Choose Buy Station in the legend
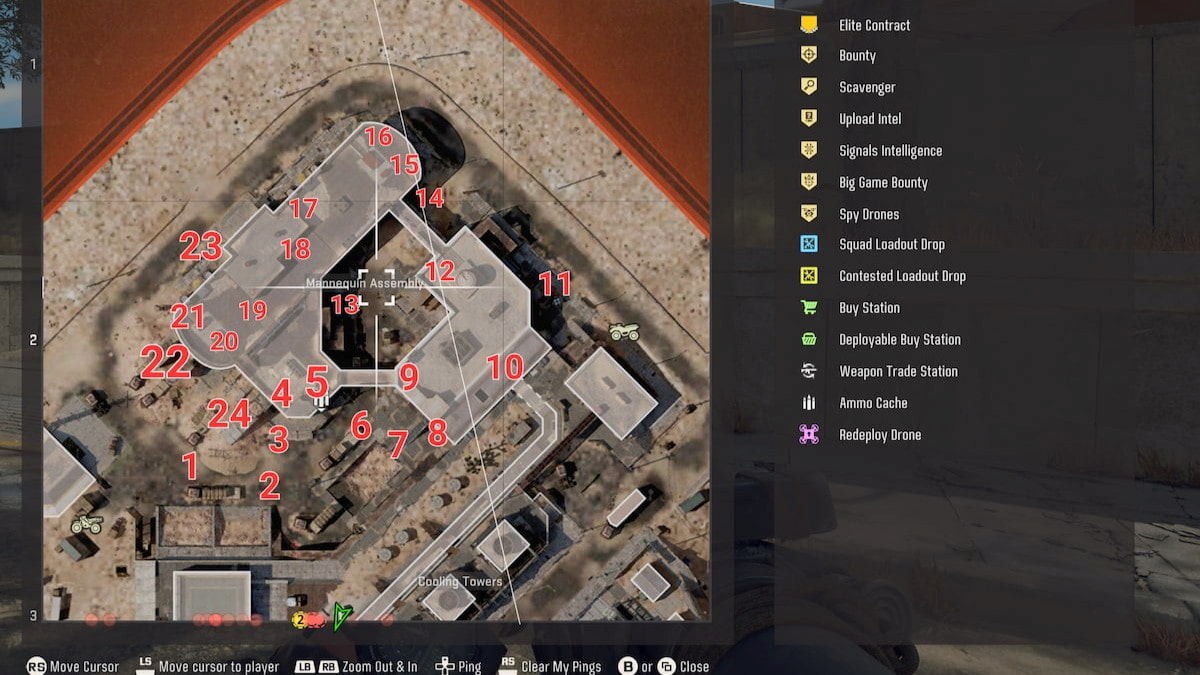Viewport: 1200px width, 675px height. click(x=869, y=308)
